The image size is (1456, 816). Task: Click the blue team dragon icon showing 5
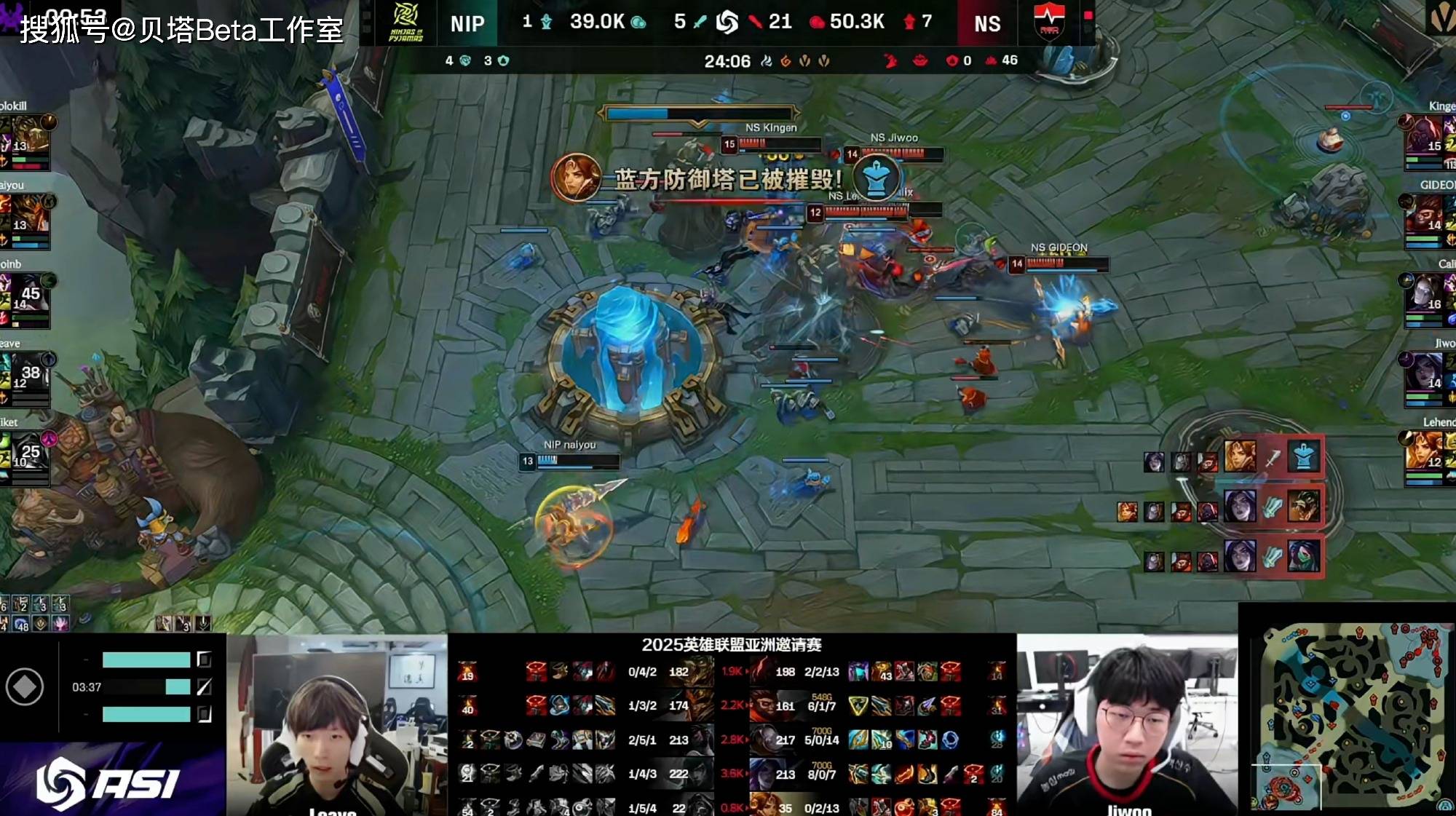tap(700, 22)
